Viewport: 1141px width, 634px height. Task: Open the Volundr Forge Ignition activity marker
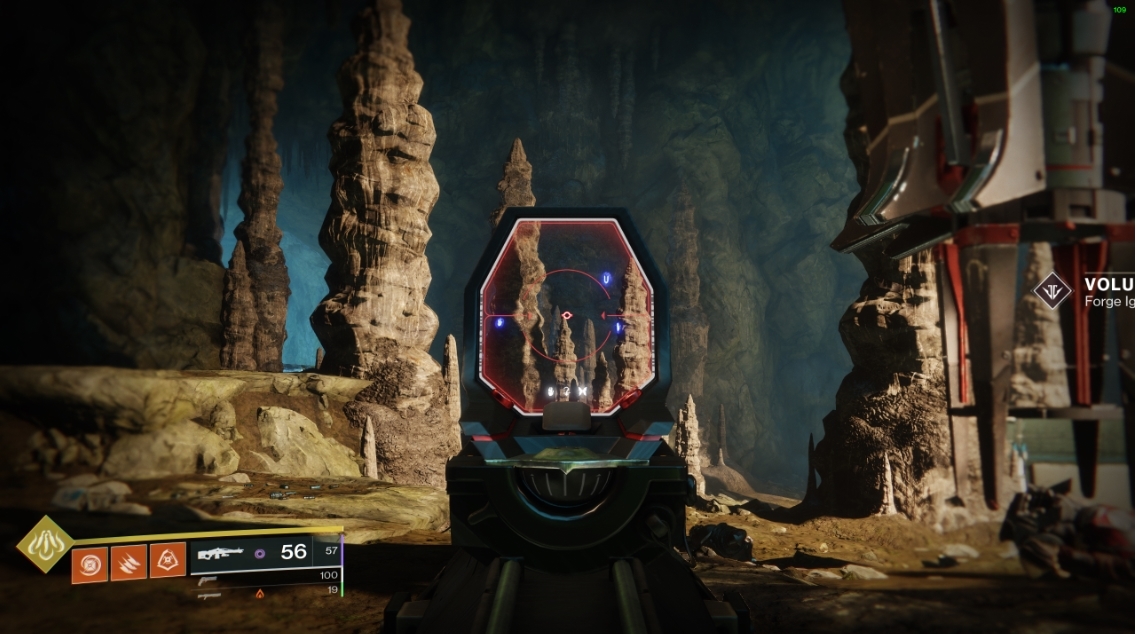point(1053,291)
